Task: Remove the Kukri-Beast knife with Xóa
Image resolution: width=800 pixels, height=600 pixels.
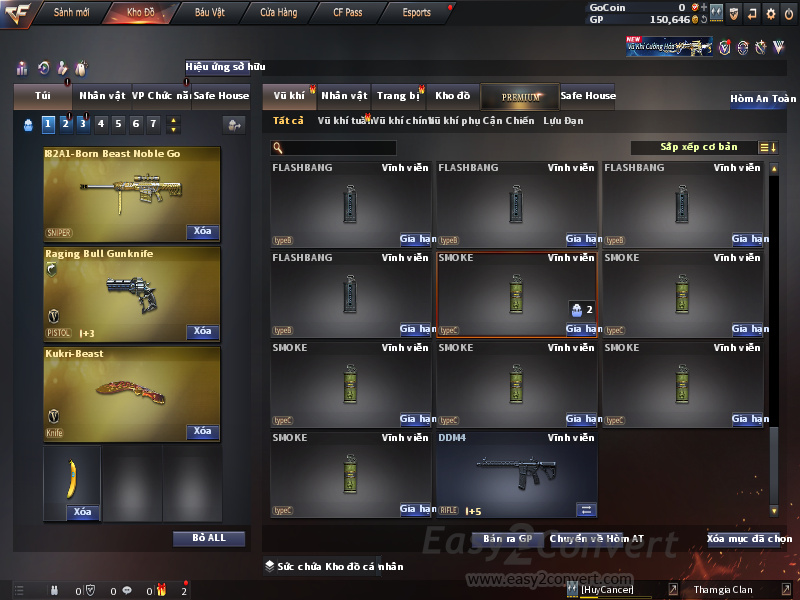Action: [x=202, y=431]
